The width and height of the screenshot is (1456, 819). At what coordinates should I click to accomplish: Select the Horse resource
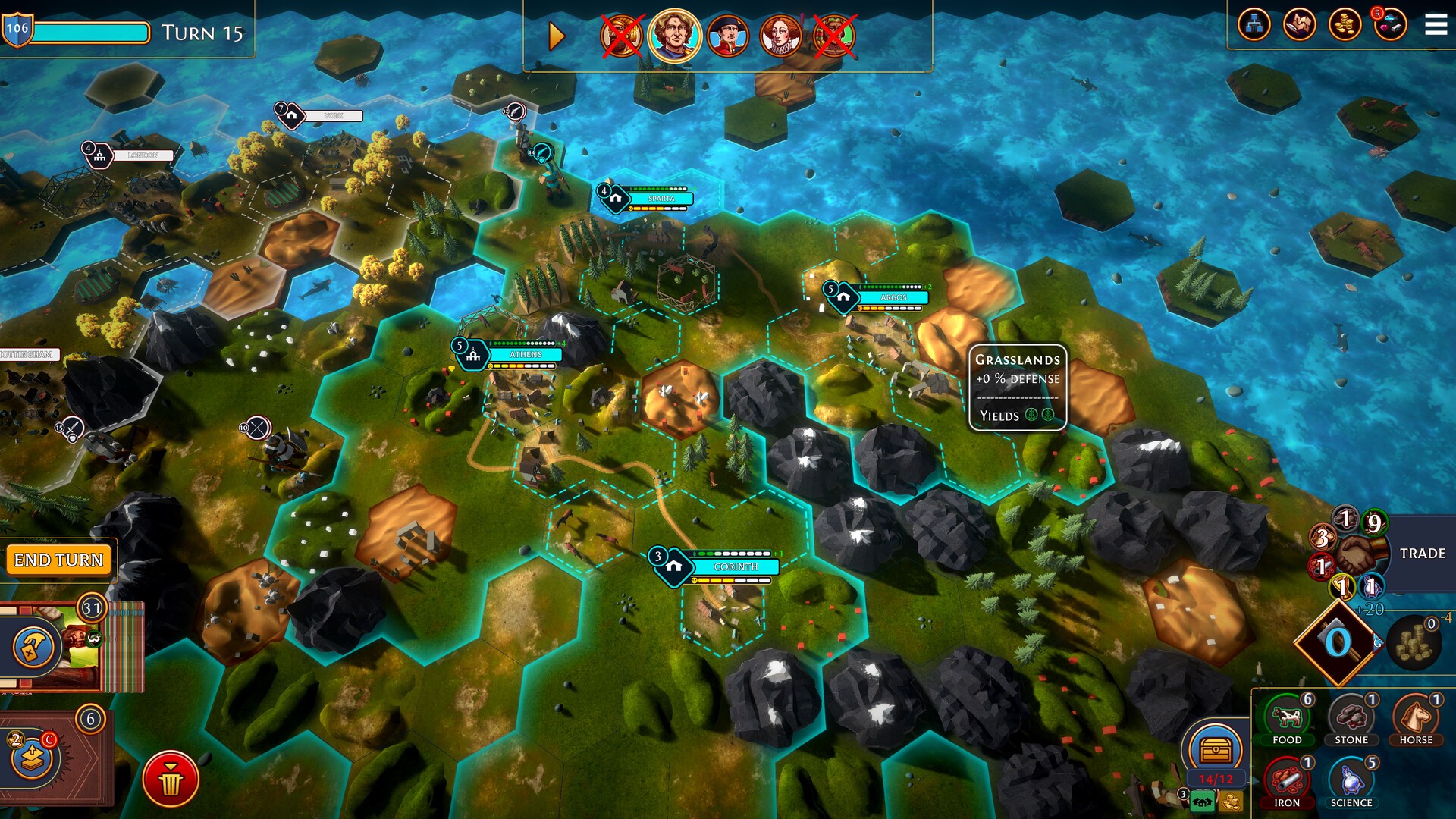1416,720
